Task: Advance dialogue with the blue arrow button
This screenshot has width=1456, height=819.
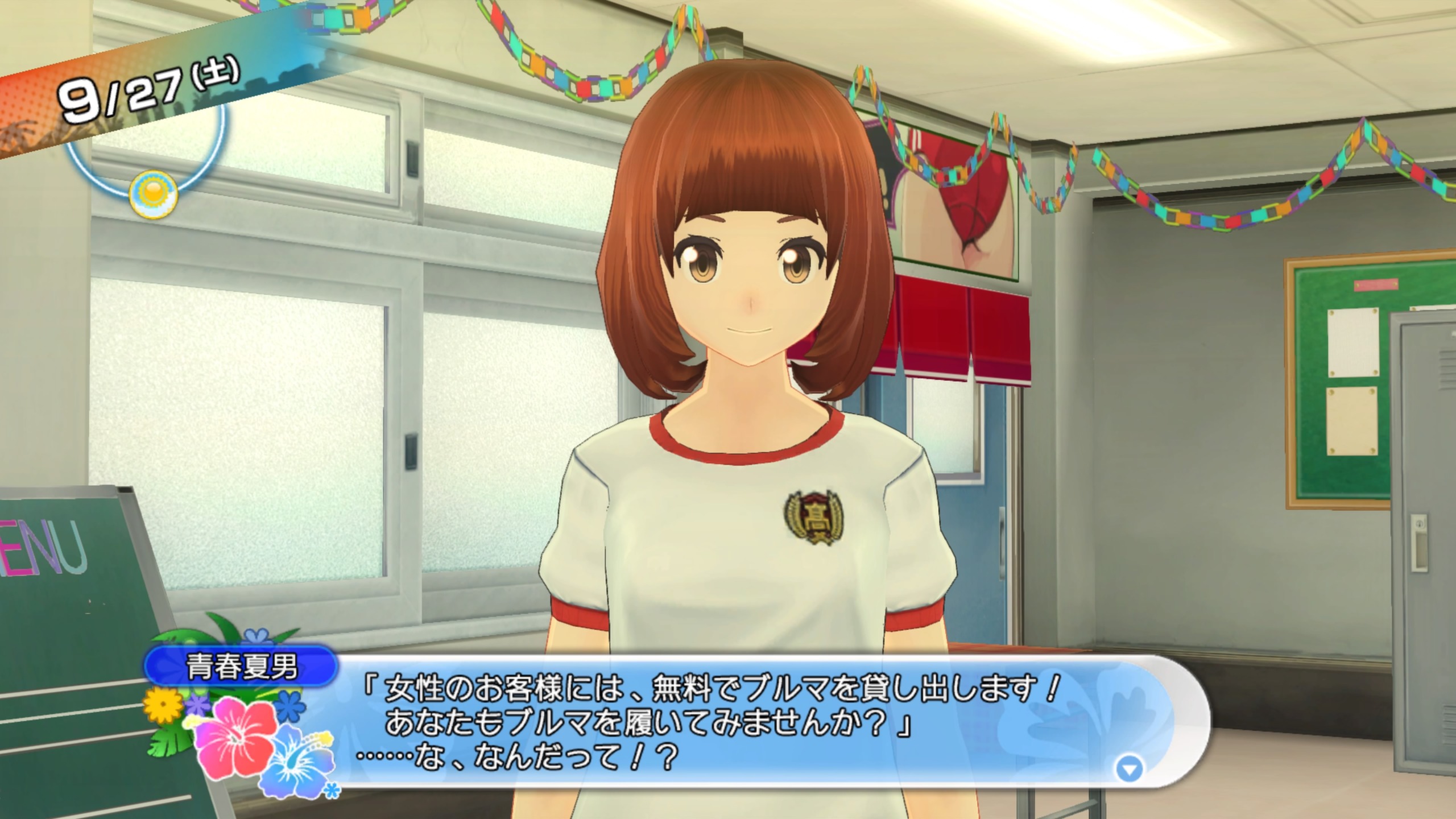Action: [1129, 770]
